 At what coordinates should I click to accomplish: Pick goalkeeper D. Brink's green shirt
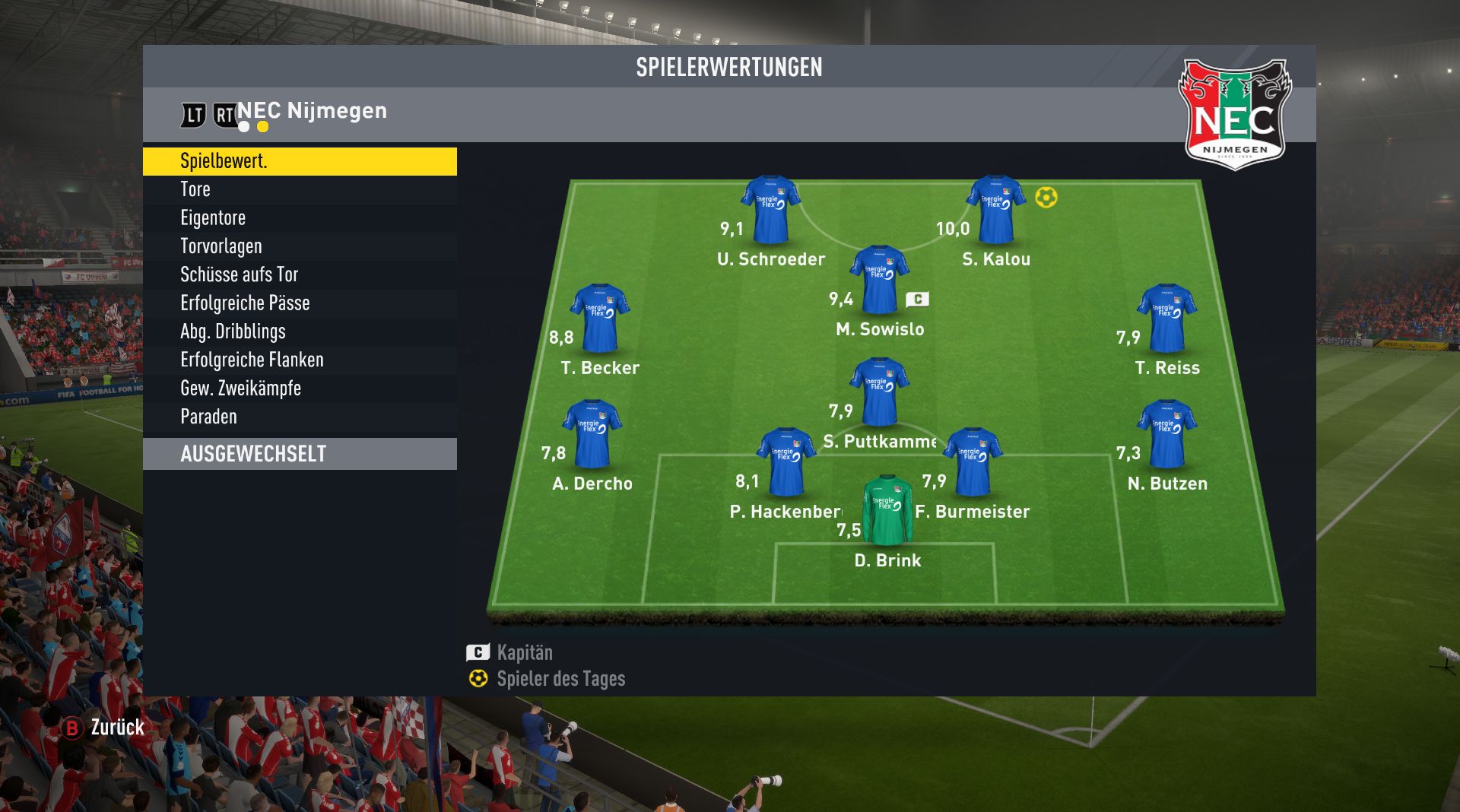pos(887,511)
